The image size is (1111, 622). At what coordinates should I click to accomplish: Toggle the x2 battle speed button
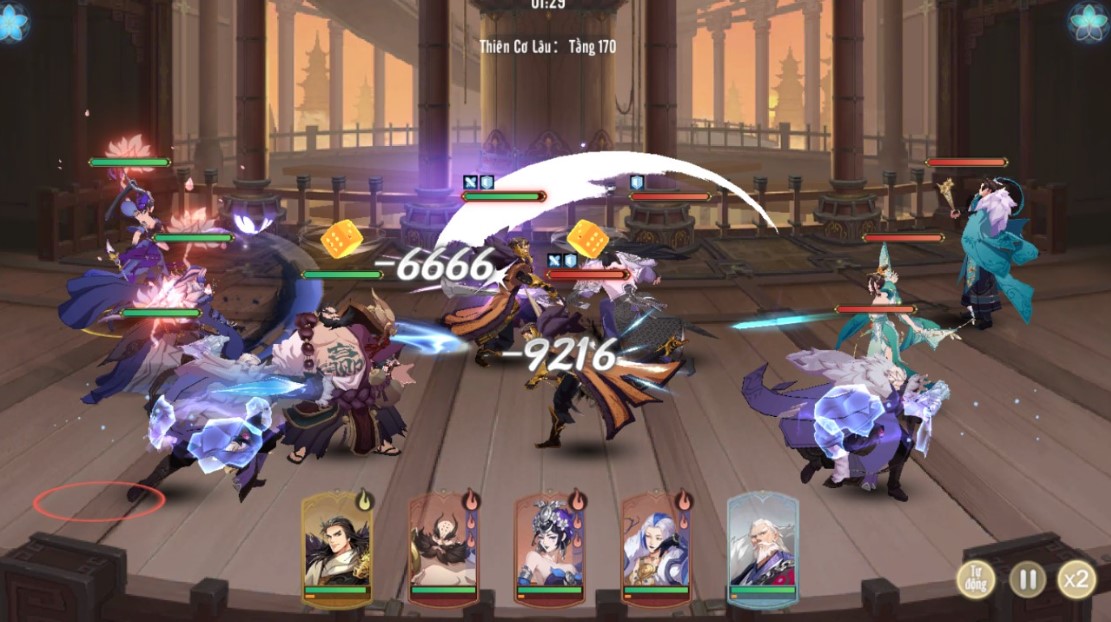pyautogui.click(x=1076, y=579)
